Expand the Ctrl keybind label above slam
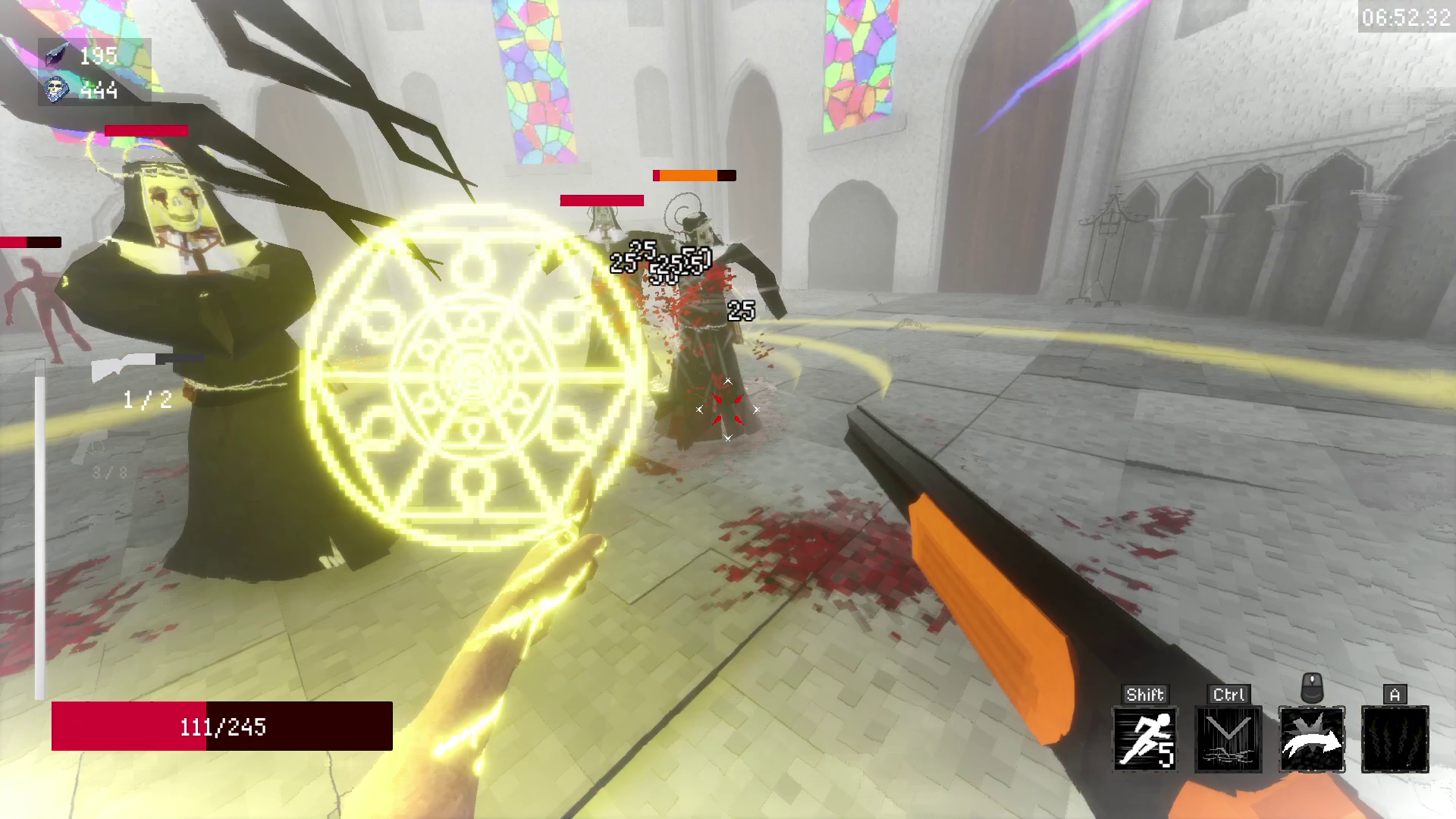 [x=1228, y=693]
